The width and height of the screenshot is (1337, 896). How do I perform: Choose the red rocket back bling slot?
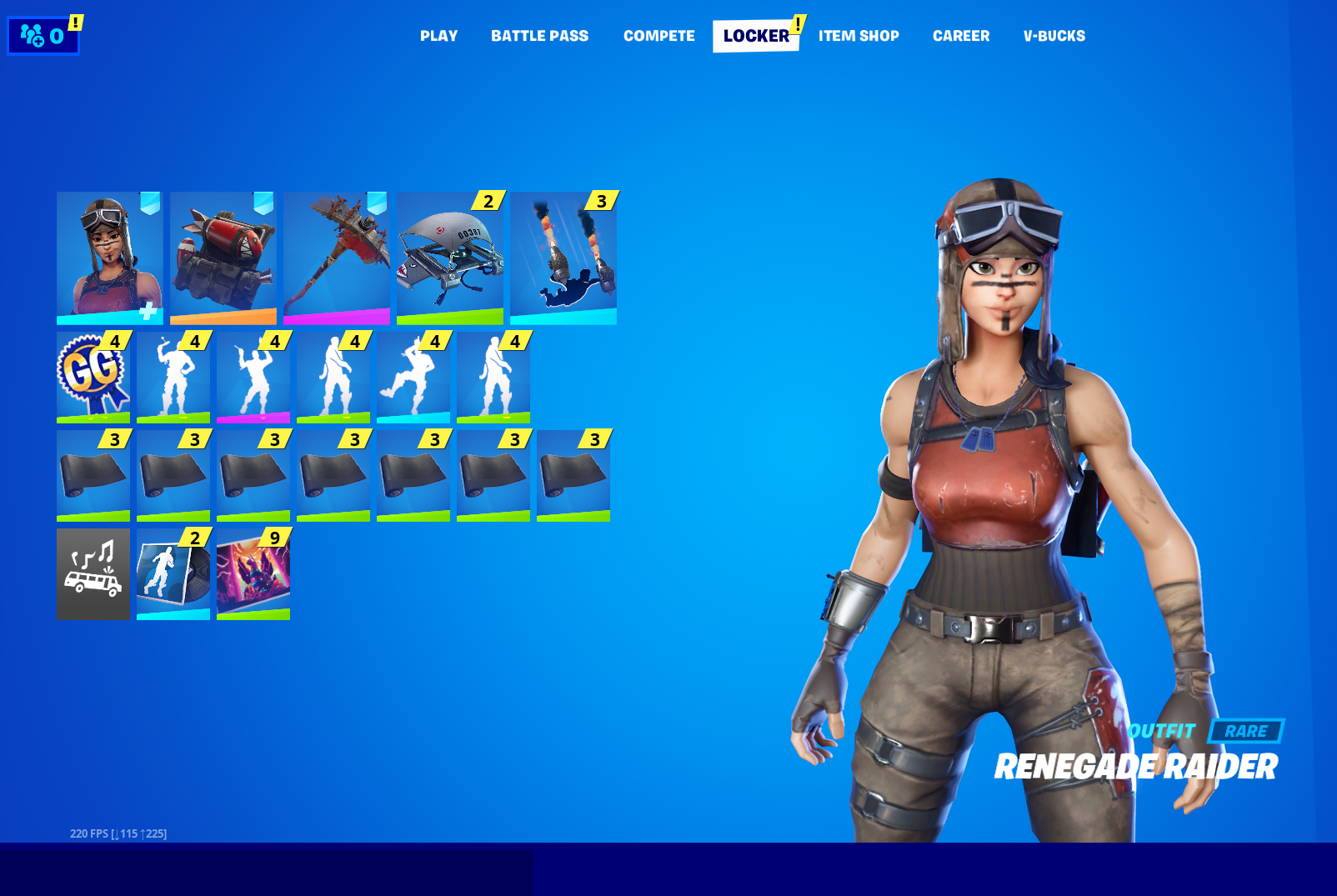coord(223,258)
